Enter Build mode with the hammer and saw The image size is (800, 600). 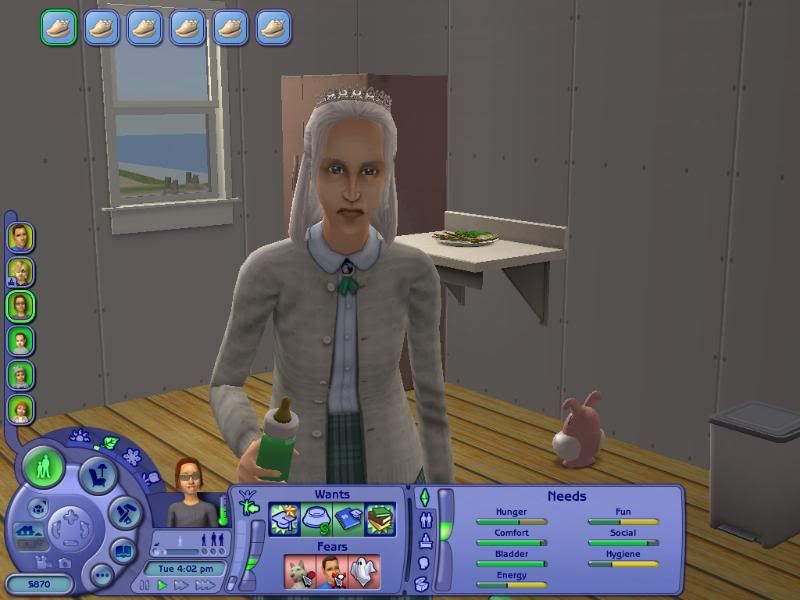tap(123, 514)
